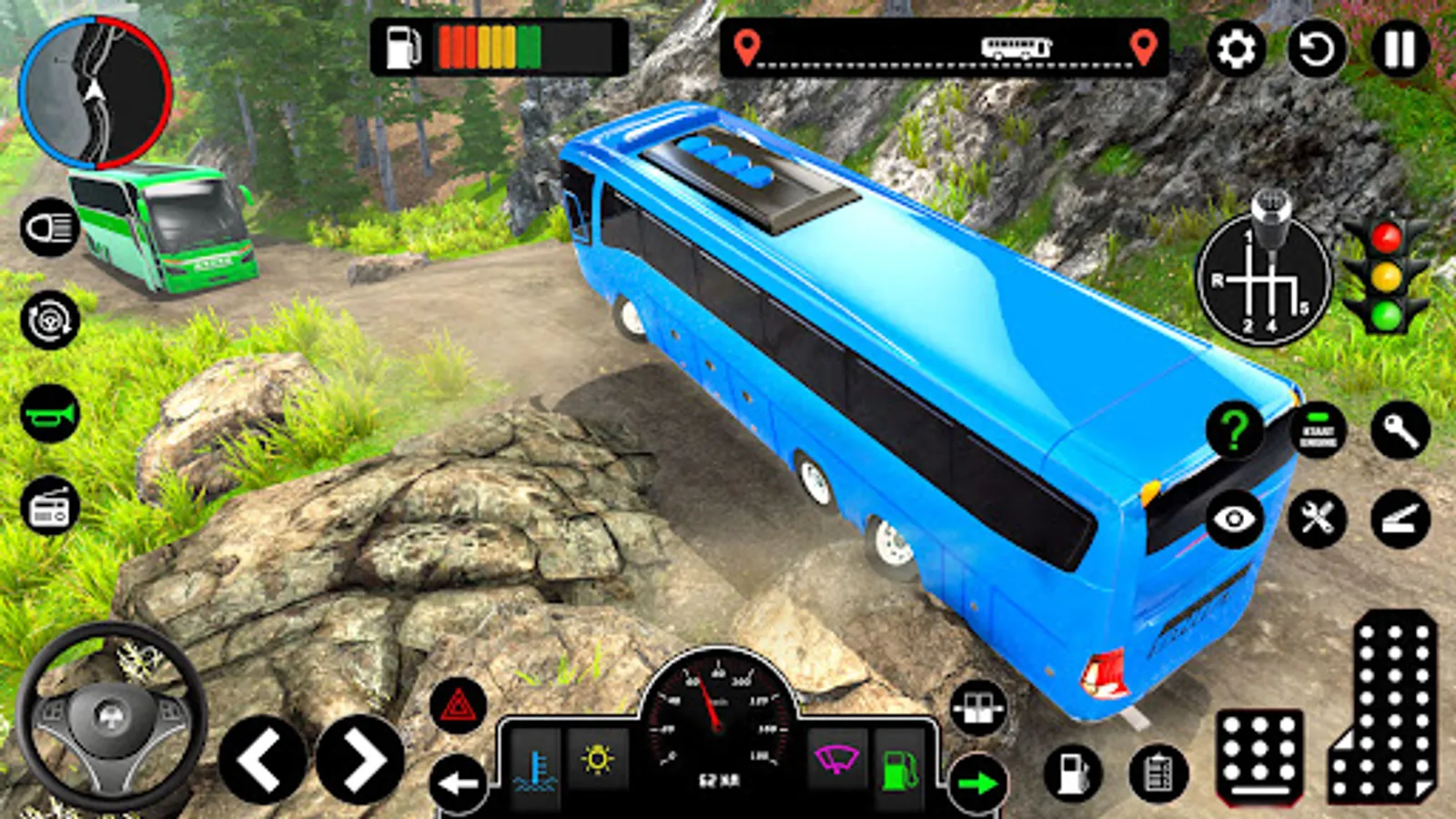Toggle the headlights button

50,227
